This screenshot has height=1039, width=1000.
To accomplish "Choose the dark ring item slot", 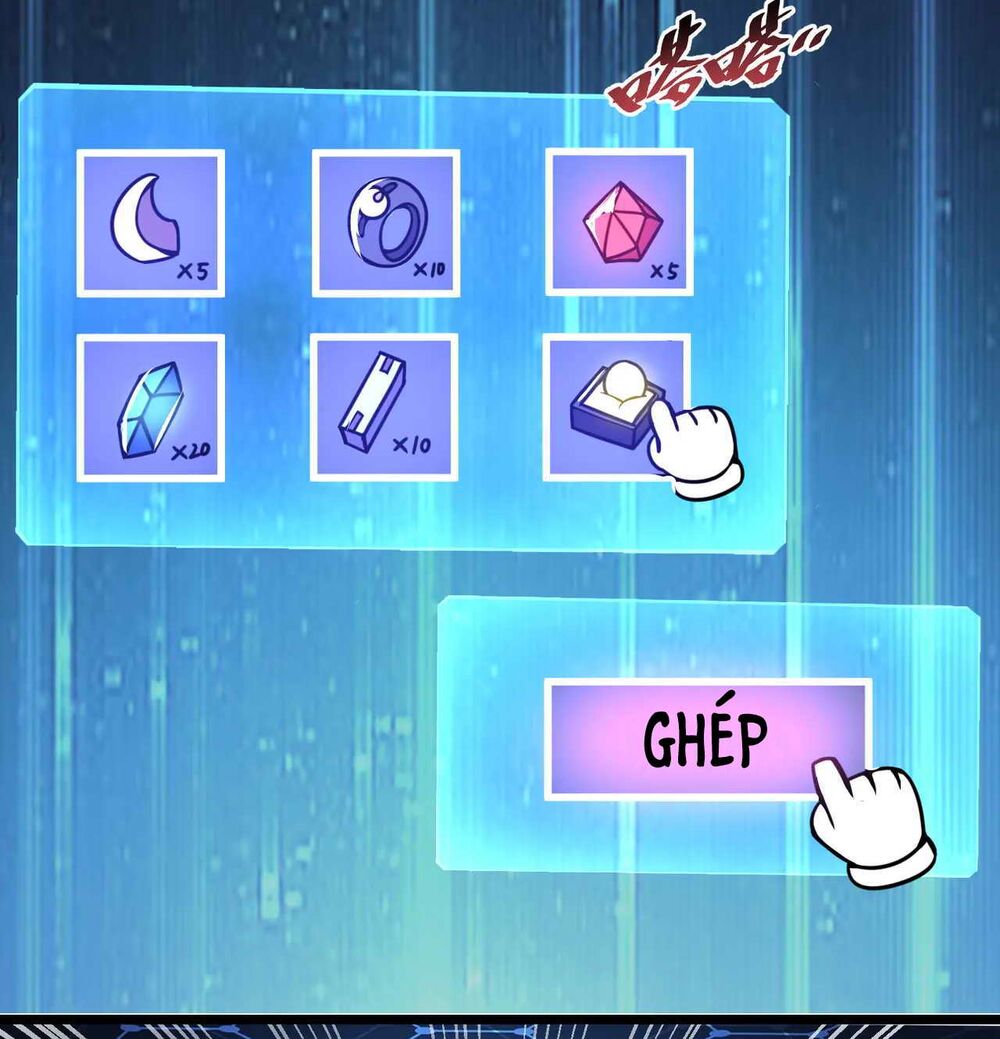I will [385, 223].
